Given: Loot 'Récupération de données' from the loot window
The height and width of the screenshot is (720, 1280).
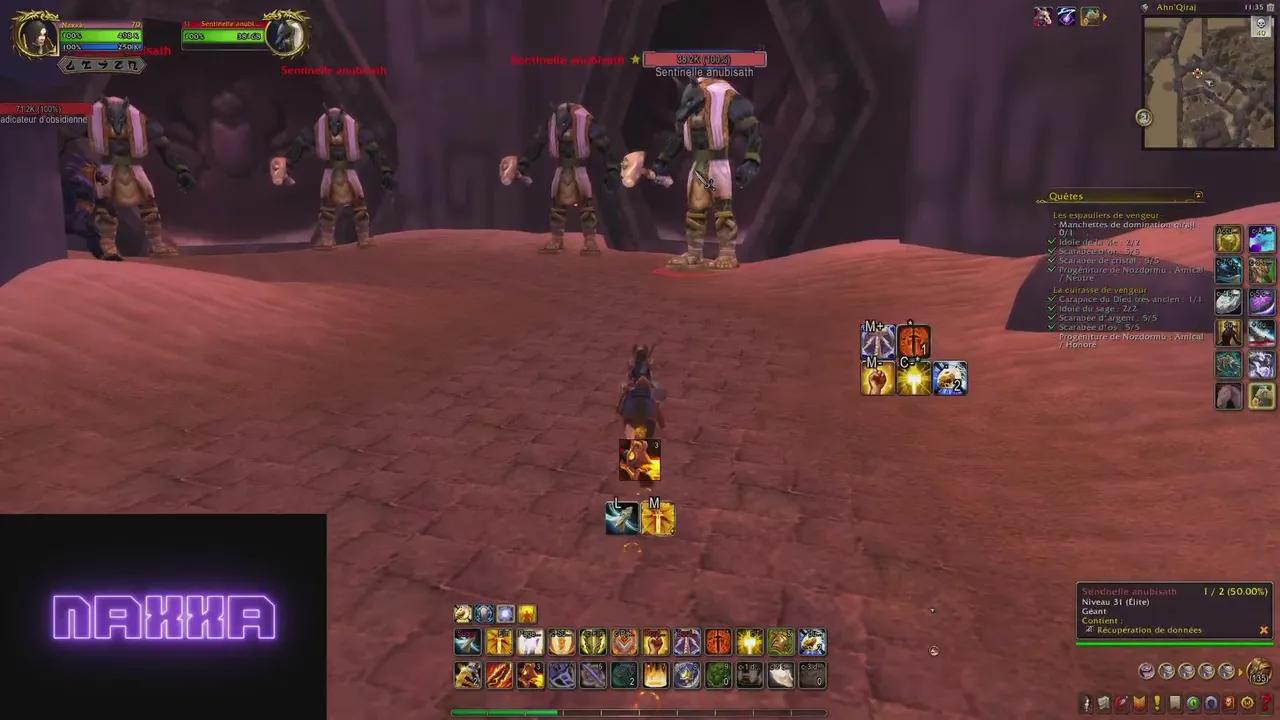Looking at the screenshot, I should click(x=1149, y=629).
